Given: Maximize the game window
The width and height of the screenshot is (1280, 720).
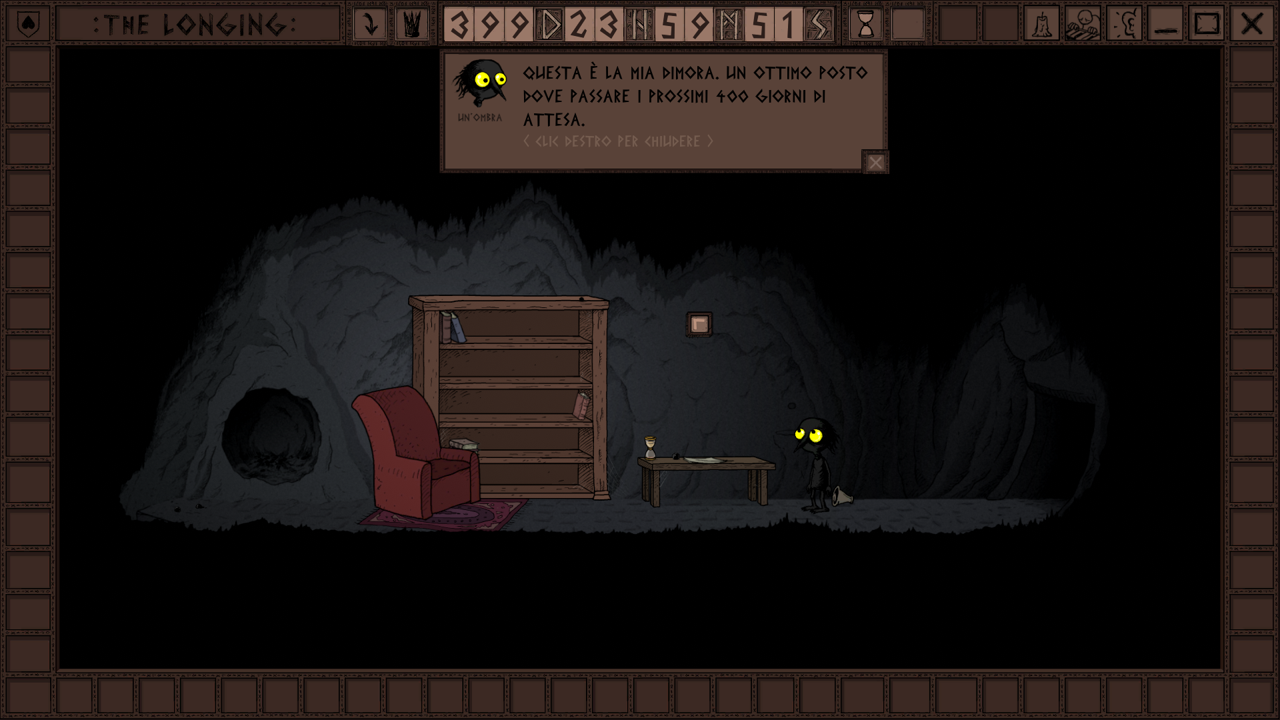Looking at the screenshot, I should point(1207,24).
